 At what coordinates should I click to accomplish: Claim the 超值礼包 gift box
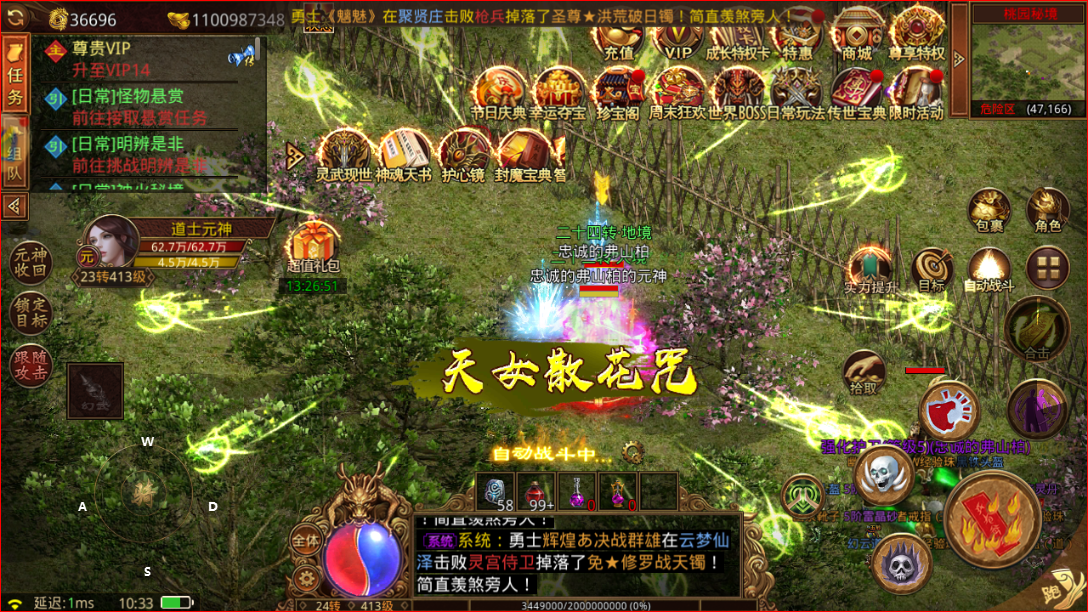[313, 248]
